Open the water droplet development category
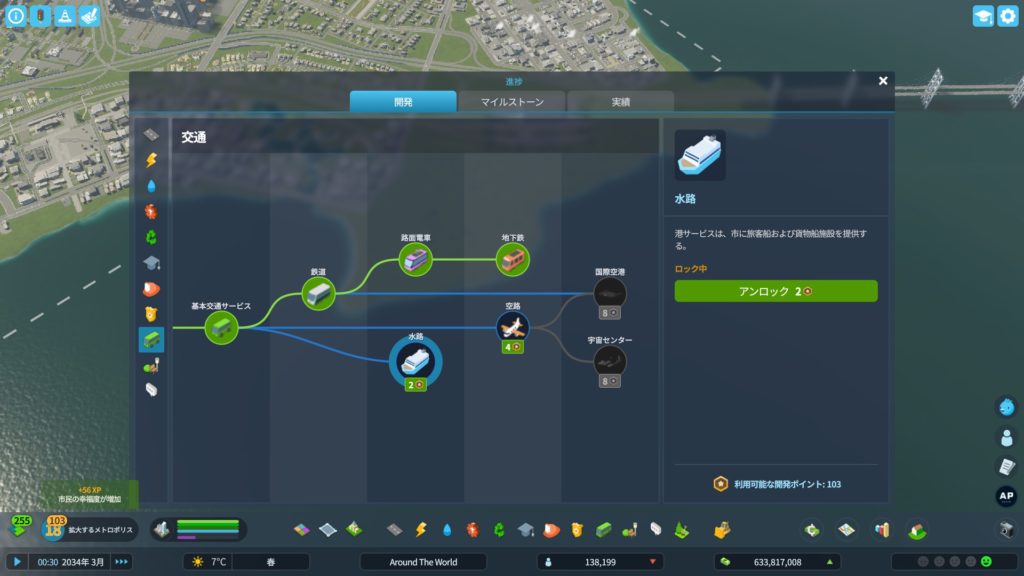 click(x=152, y=186)
